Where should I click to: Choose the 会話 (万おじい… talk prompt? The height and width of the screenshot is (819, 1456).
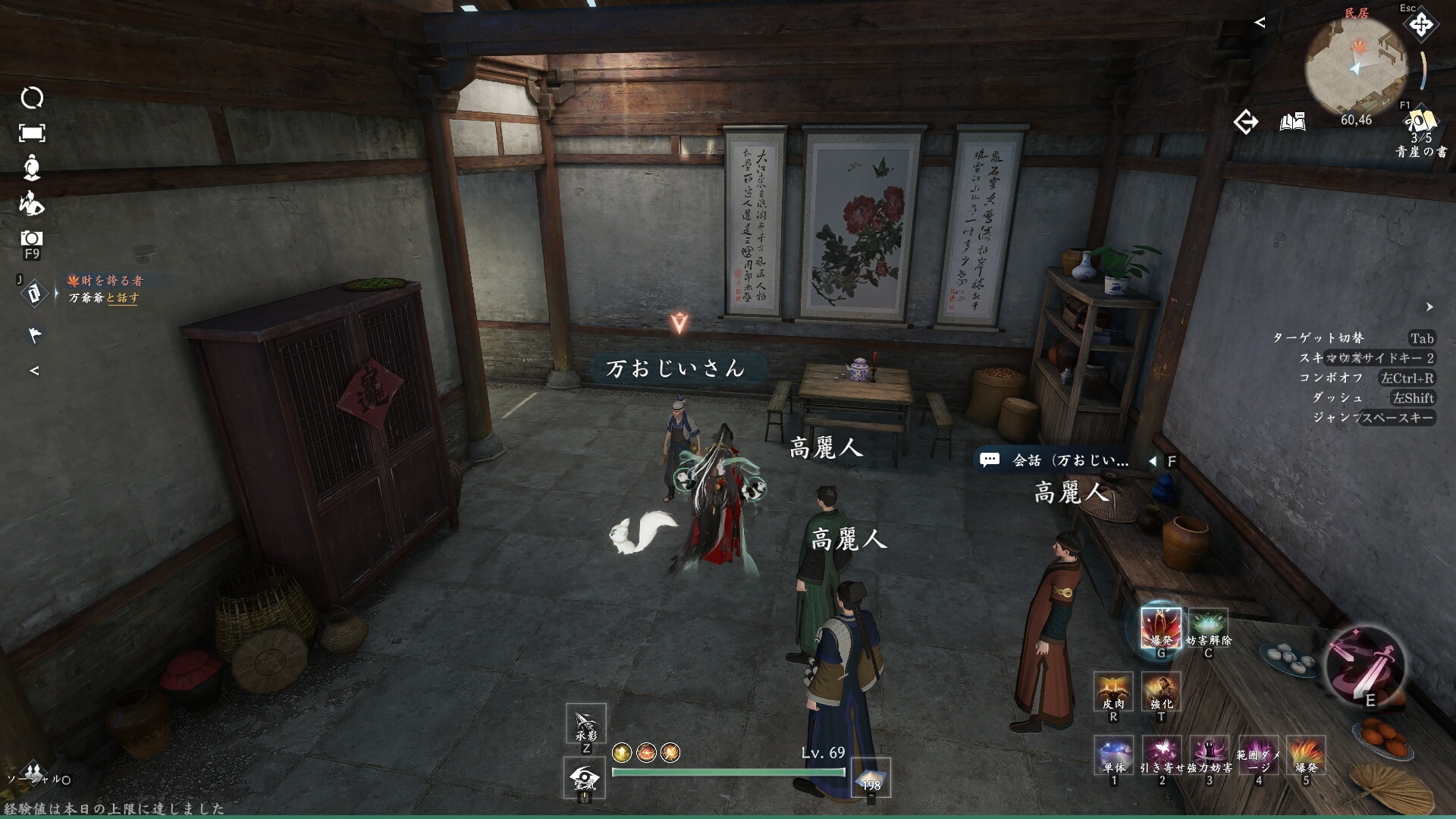[x=1070, y=460]
